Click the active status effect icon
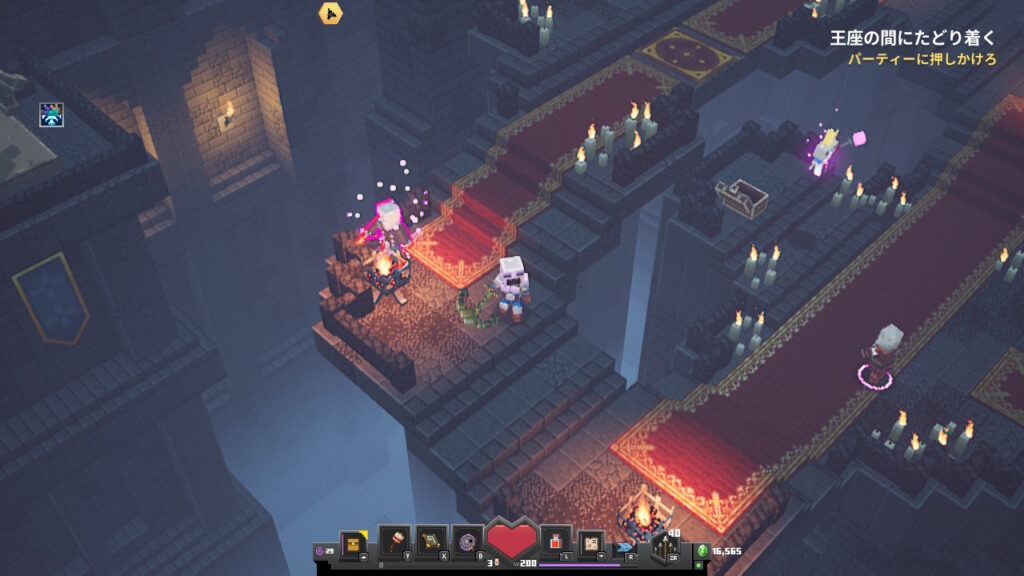 pos(51,115)
